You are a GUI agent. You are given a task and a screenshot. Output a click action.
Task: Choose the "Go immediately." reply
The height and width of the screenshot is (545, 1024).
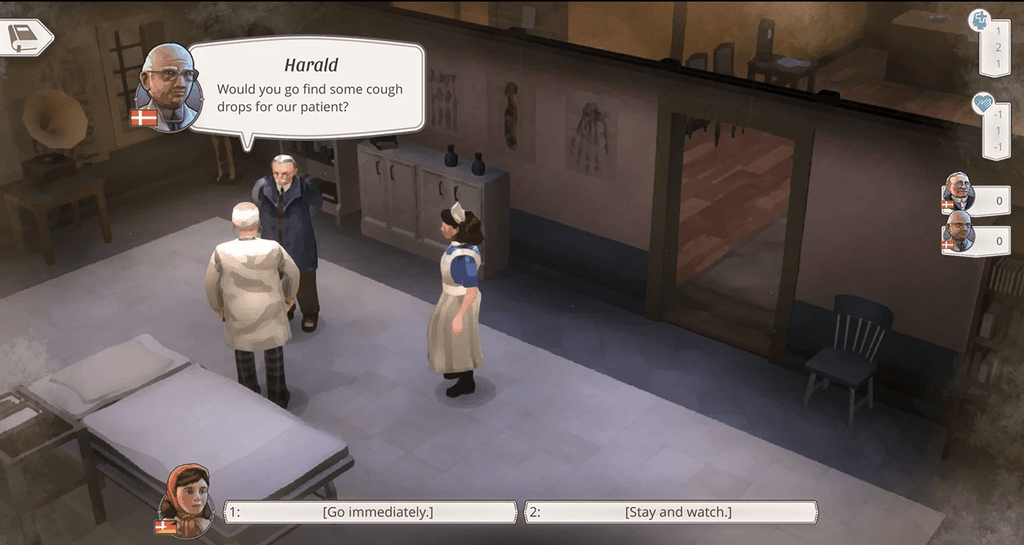pos(371,512)
